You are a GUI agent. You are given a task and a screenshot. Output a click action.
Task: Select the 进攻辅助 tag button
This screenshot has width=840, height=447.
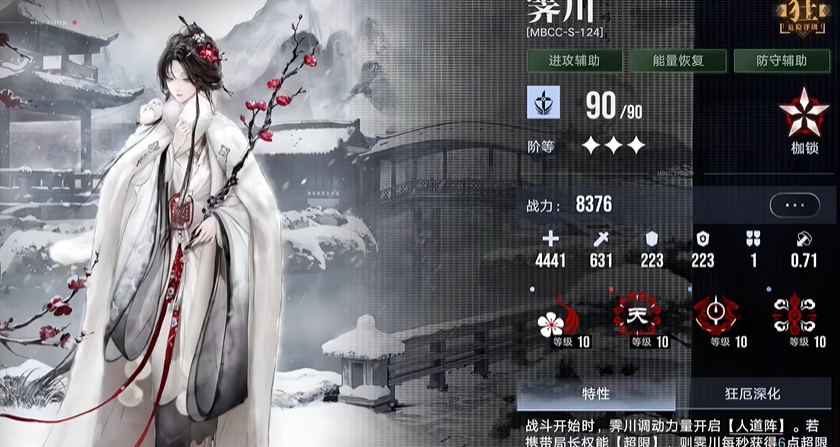[x=575, y=60]
